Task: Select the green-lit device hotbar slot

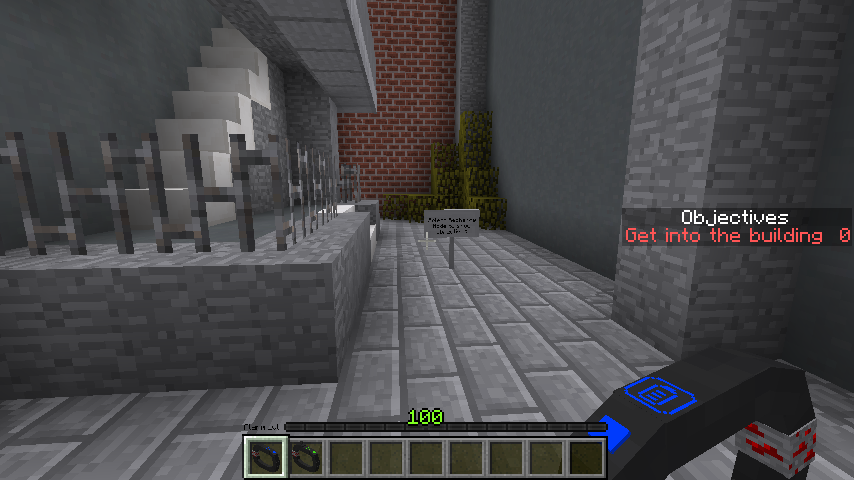Action: pyautogui.click(x=305, y=457)
